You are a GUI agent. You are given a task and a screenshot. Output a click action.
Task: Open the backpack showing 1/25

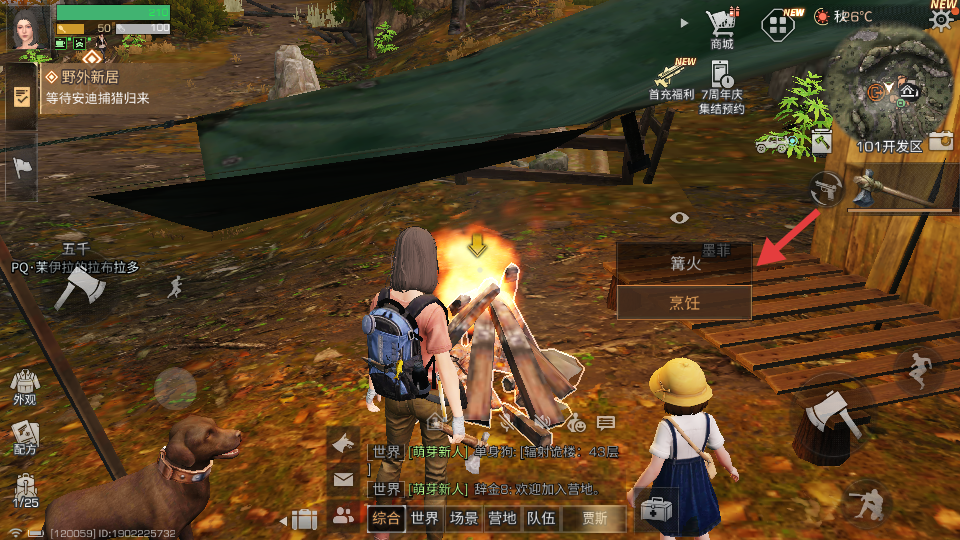point(24,489)
